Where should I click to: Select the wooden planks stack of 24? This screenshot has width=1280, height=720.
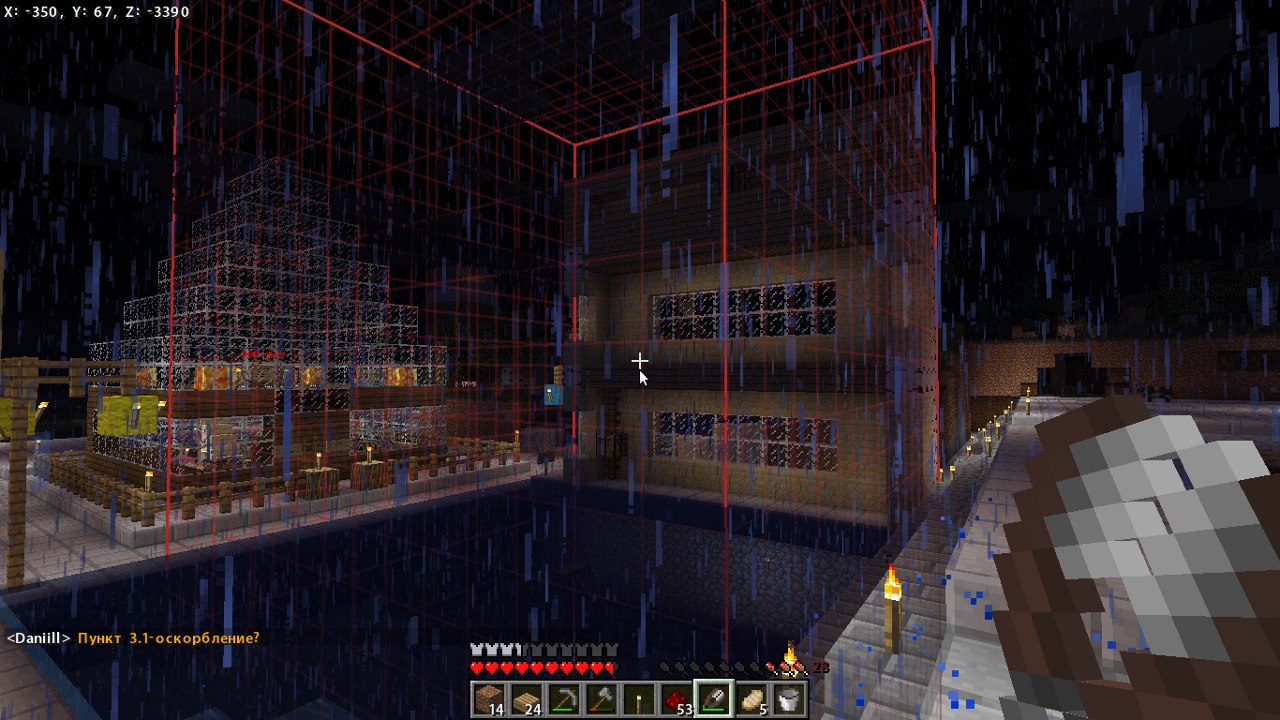(526, 699)
